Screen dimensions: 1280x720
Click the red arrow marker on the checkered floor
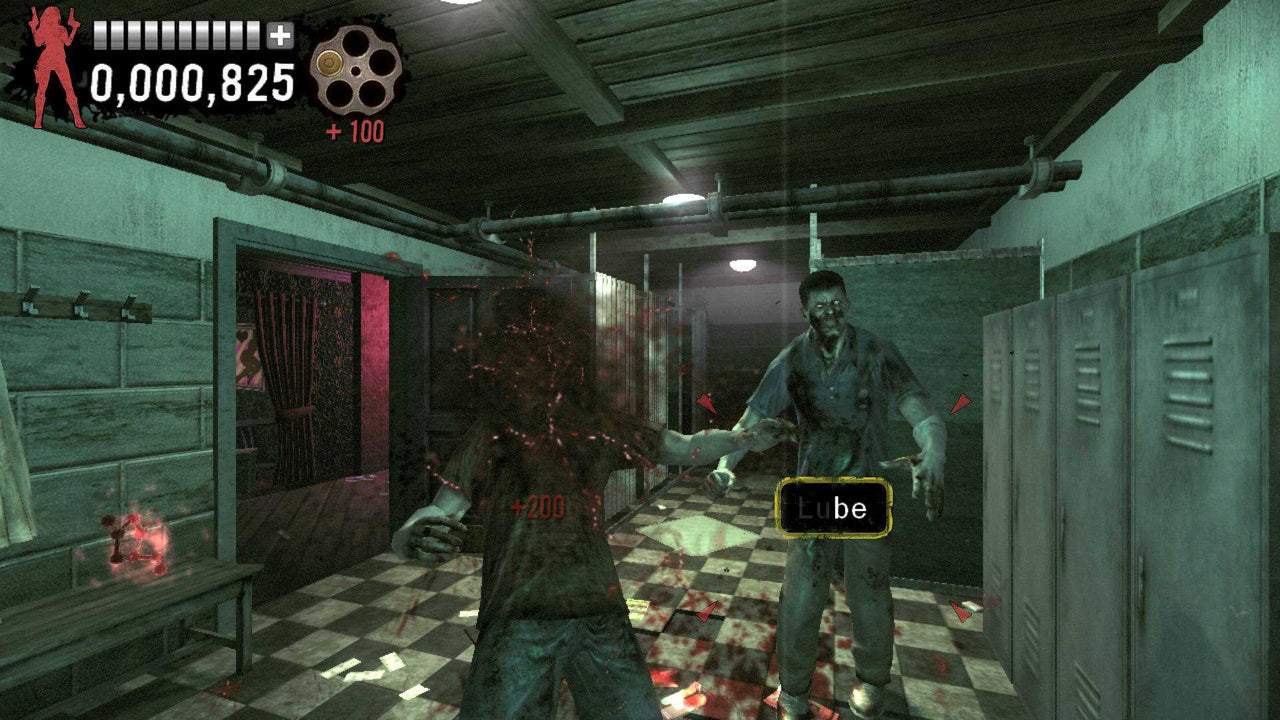[706, 608]
